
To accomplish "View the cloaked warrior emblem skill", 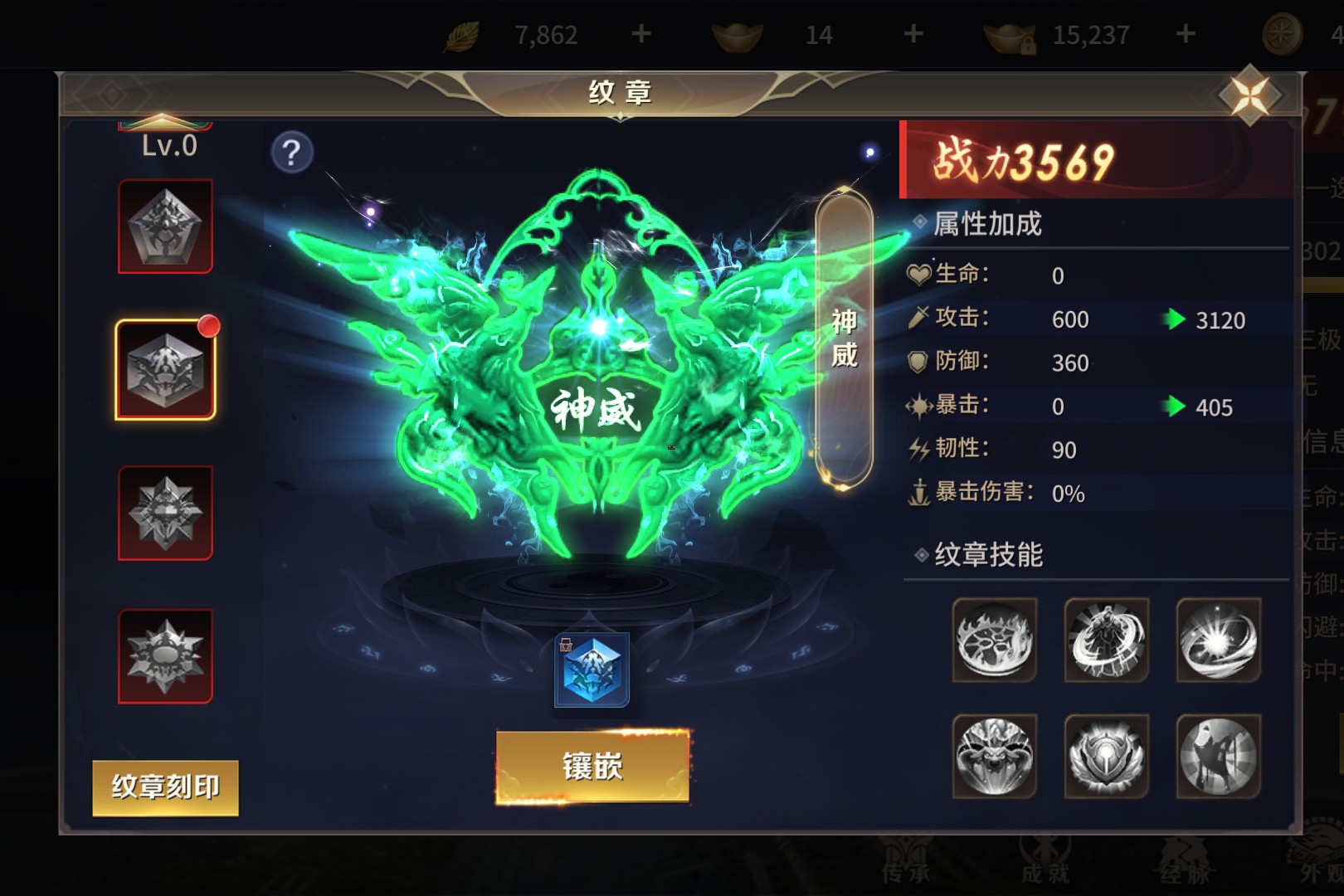I will [x=1106, y=640].
